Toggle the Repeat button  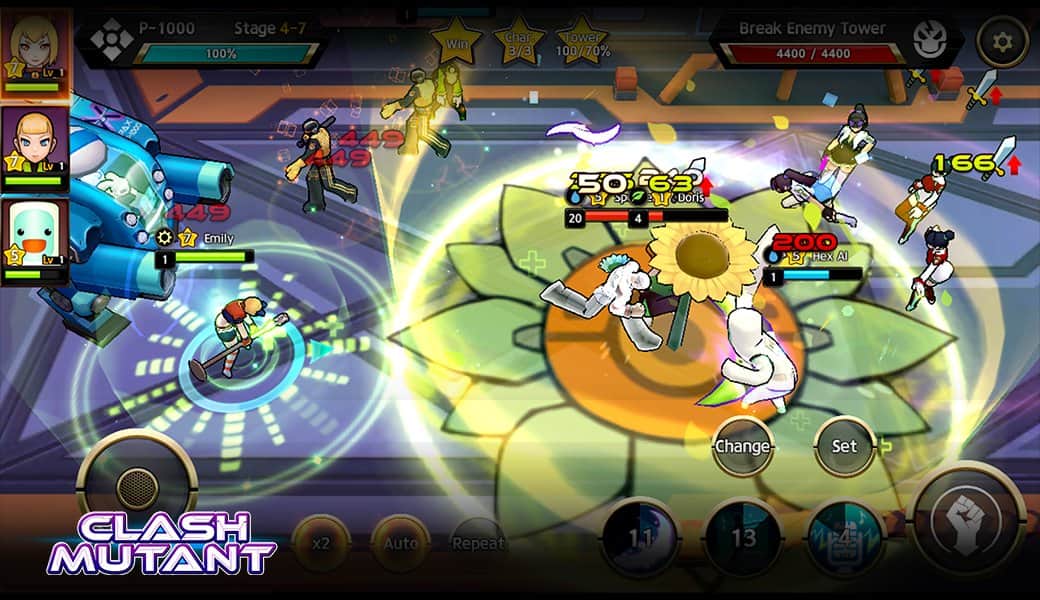[478, 544]
